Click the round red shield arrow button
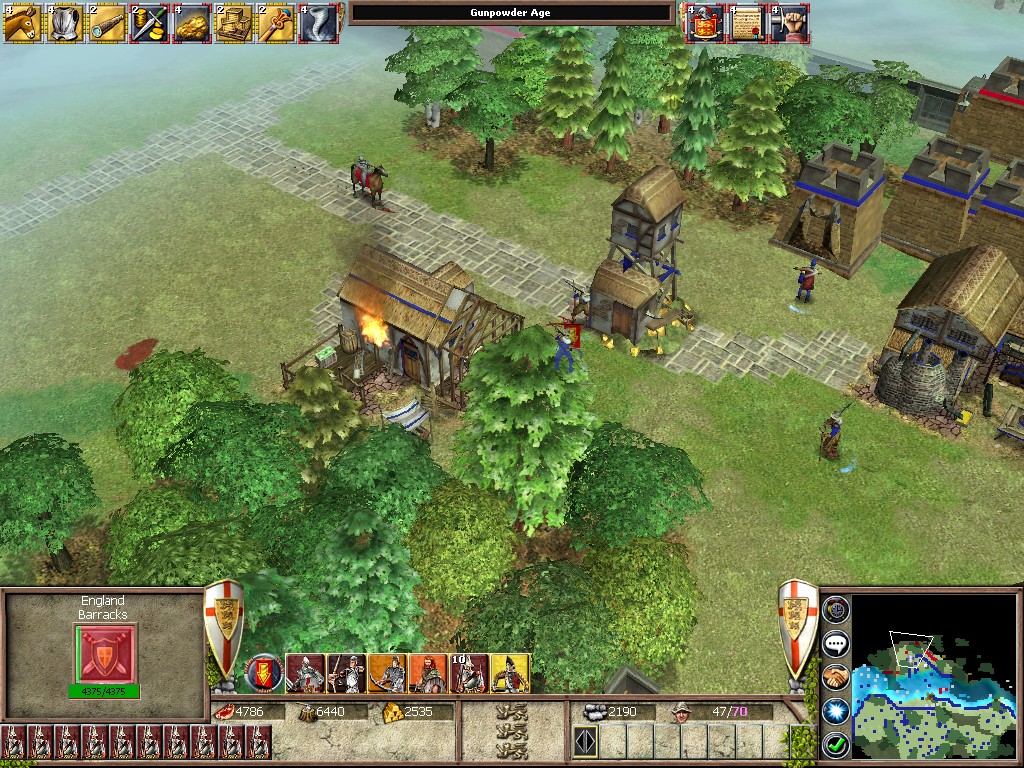The image size is (1024, 768). (x=265, y=673)
